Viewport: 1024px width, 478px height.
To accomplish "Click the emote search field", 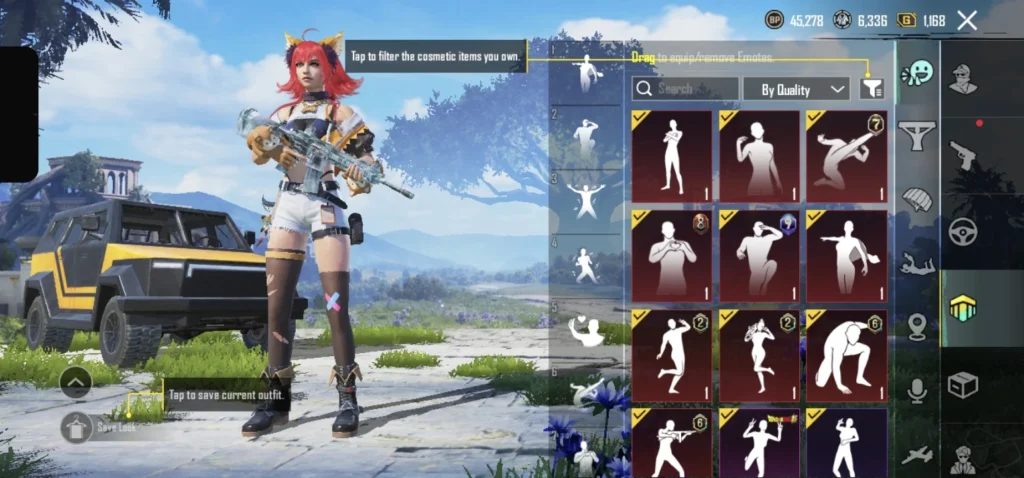I will tap(686, 89).
